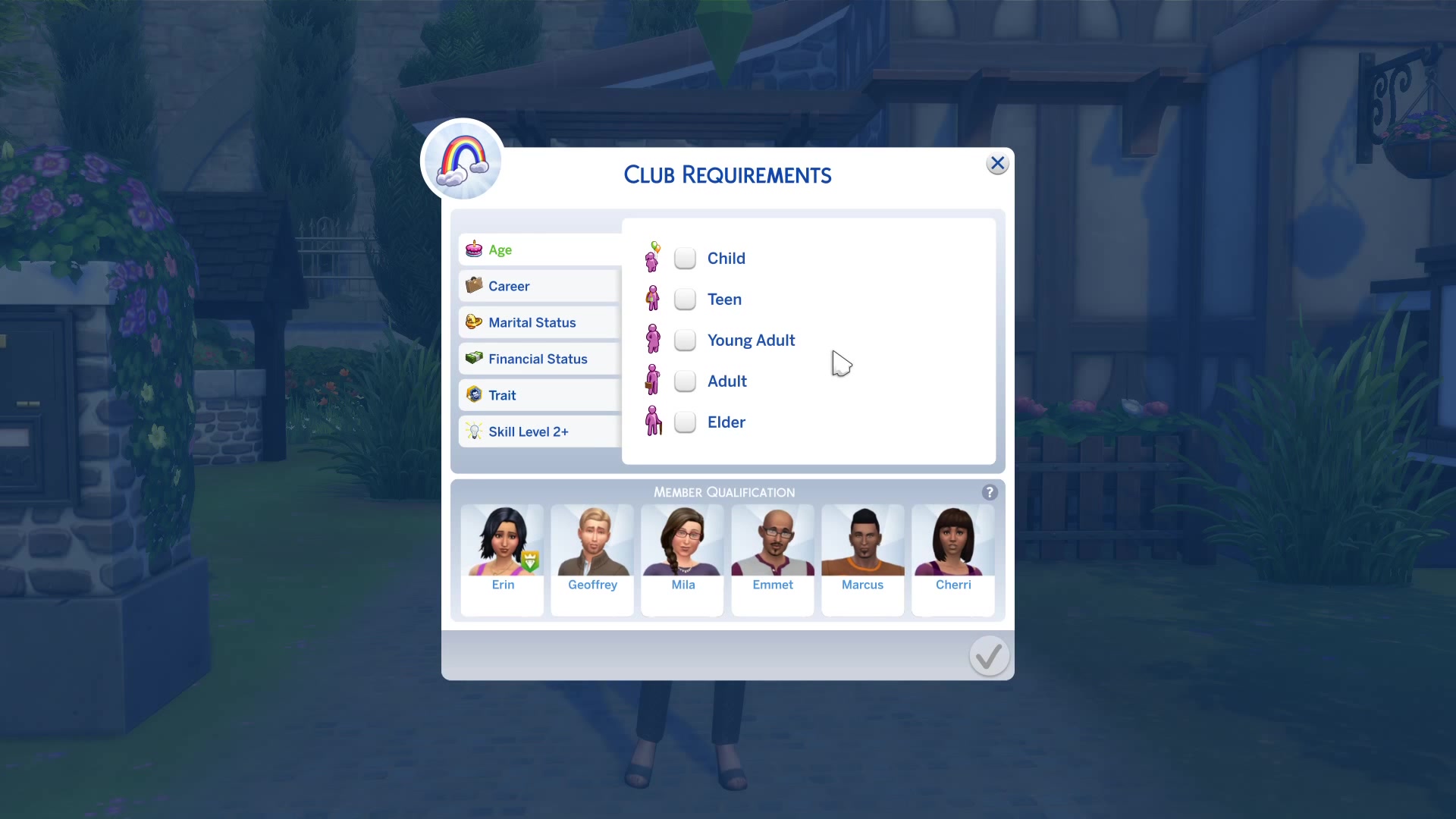This screenshot has width=1456, height=819.
Task: Toggle the Adult age checkbox
Action: point(685,381)
